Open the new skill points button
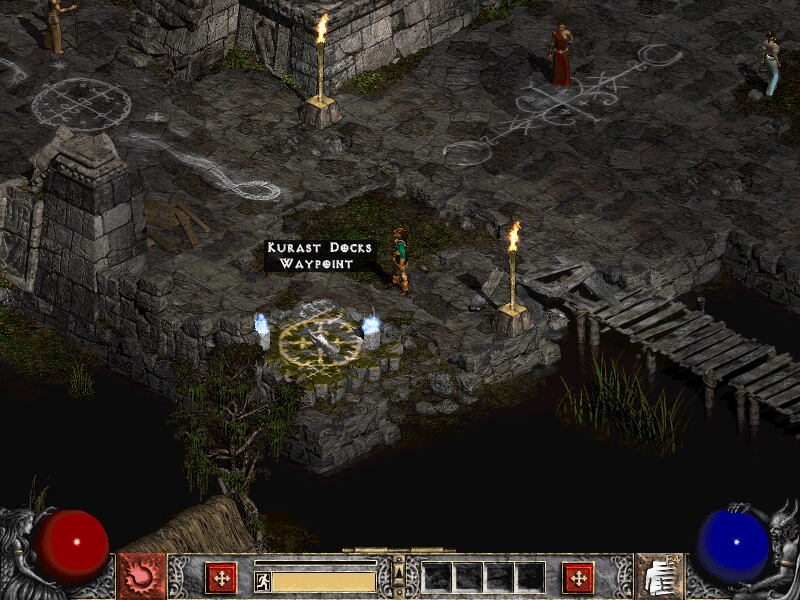The width and height of the screenshot is (800, 600). click(x=578, y=578)
